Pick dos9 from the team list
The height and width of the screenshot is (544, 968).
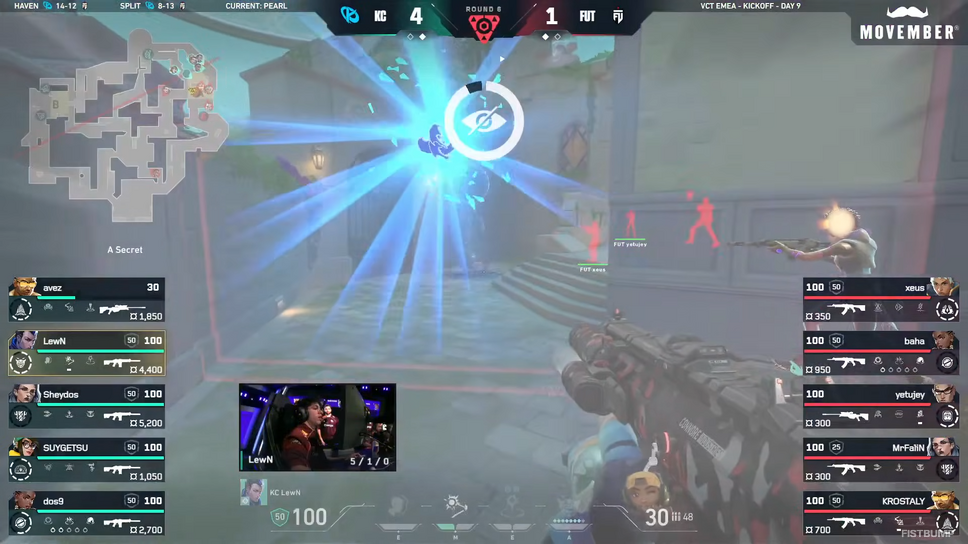tap(87, 512)
